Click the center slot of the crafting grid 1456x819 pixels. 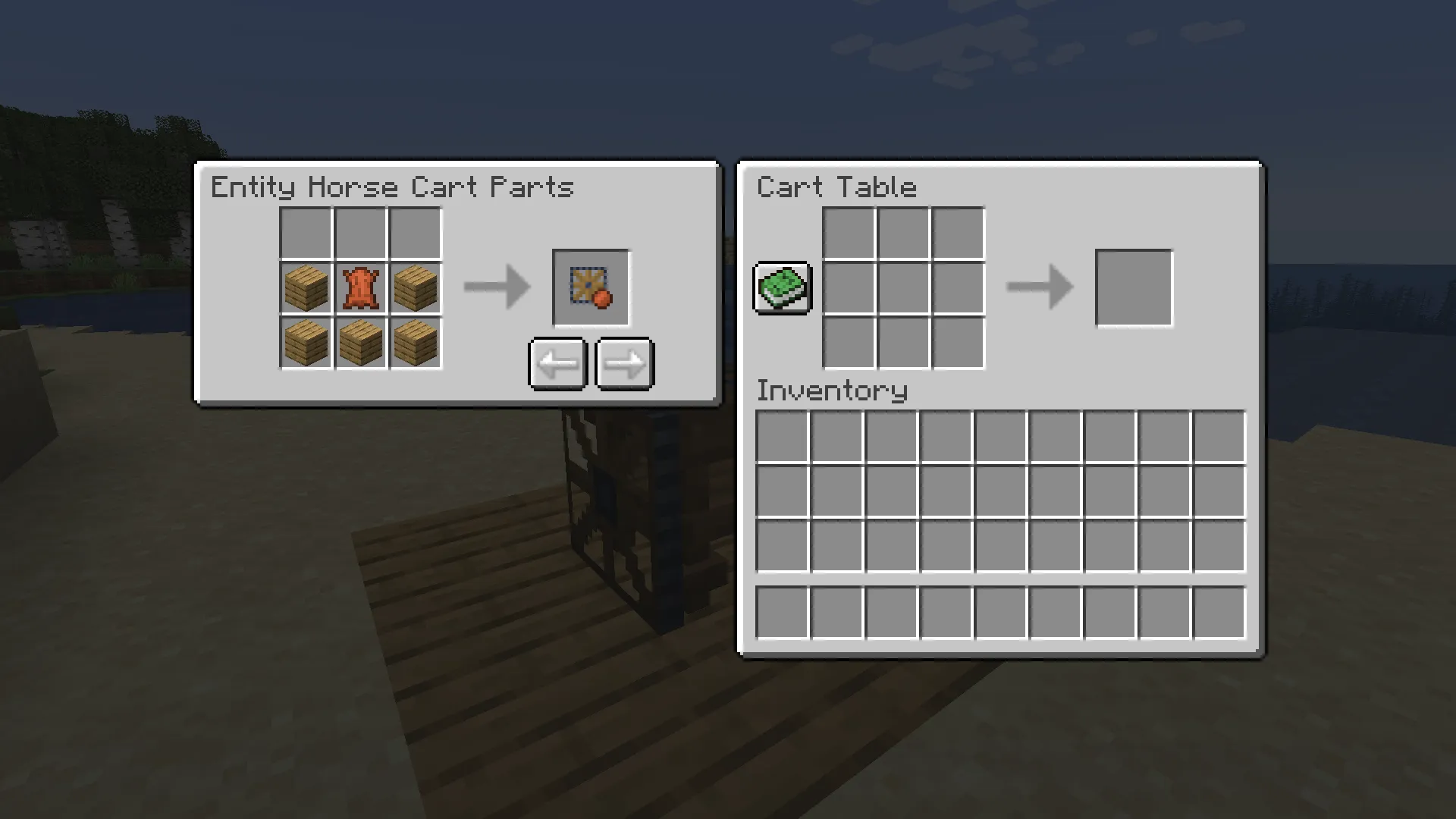click(x=902, y=287)
